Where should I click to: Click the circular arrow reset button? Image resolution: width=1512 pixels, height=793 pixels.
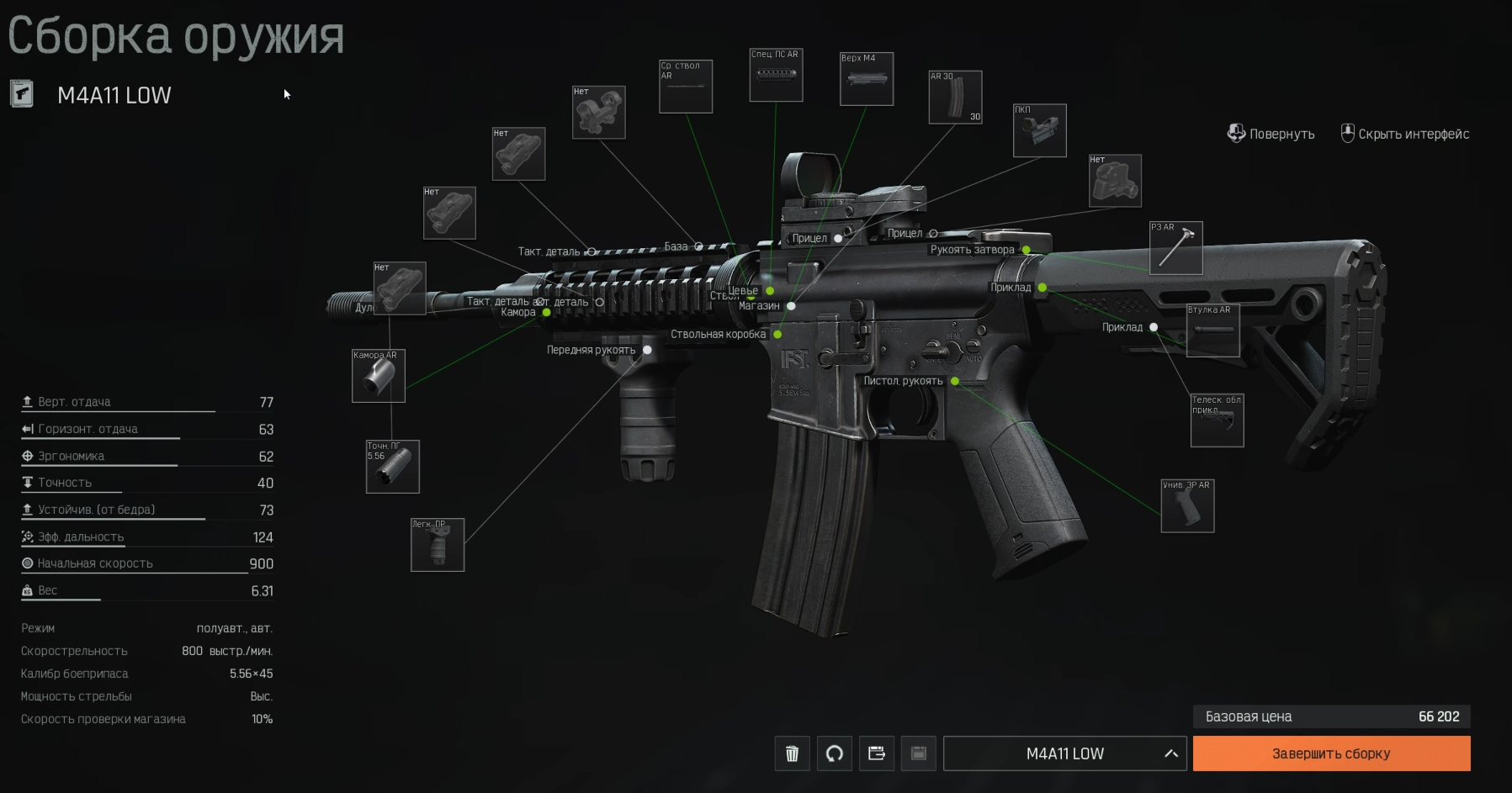click(834, 753)
